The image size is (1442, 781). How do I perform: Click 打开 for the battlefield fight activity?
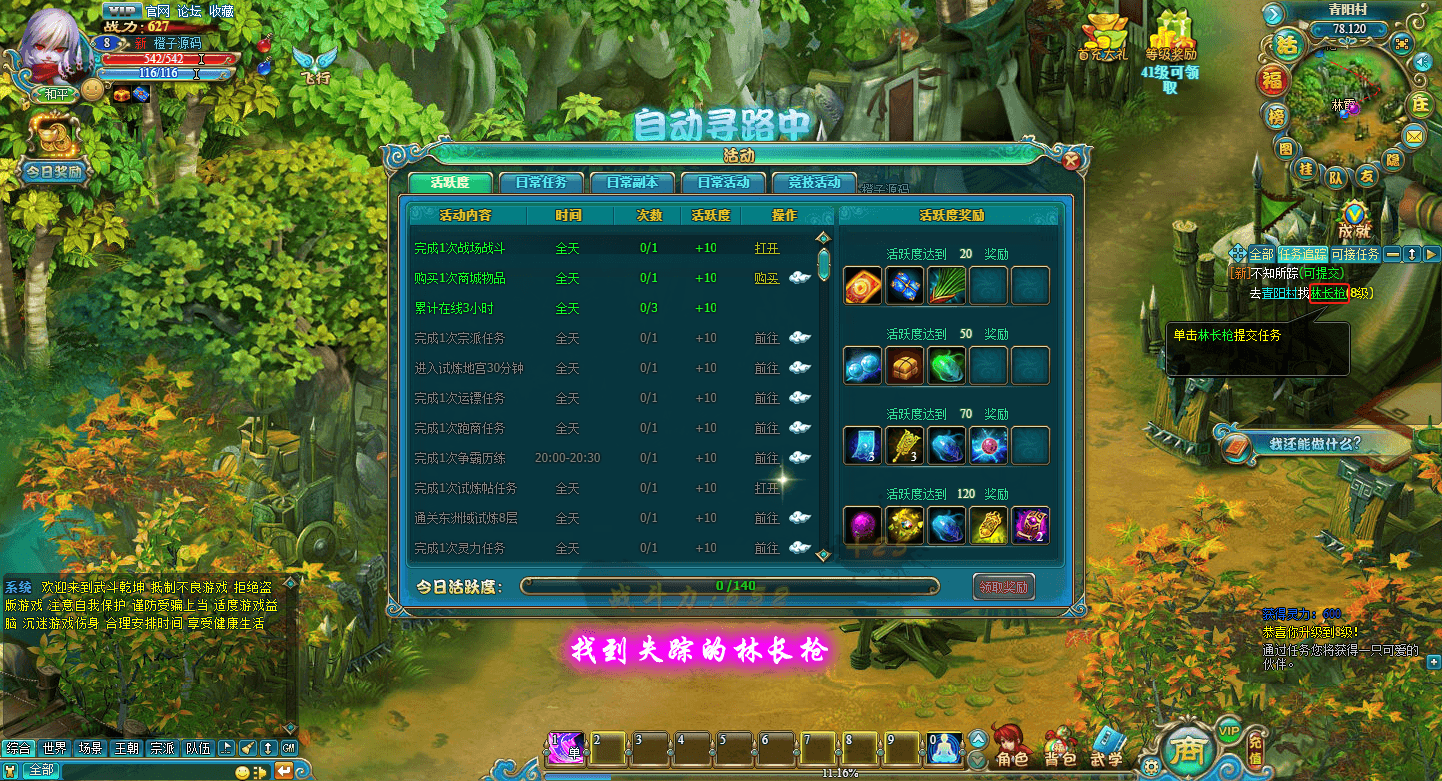coord(767,248)
